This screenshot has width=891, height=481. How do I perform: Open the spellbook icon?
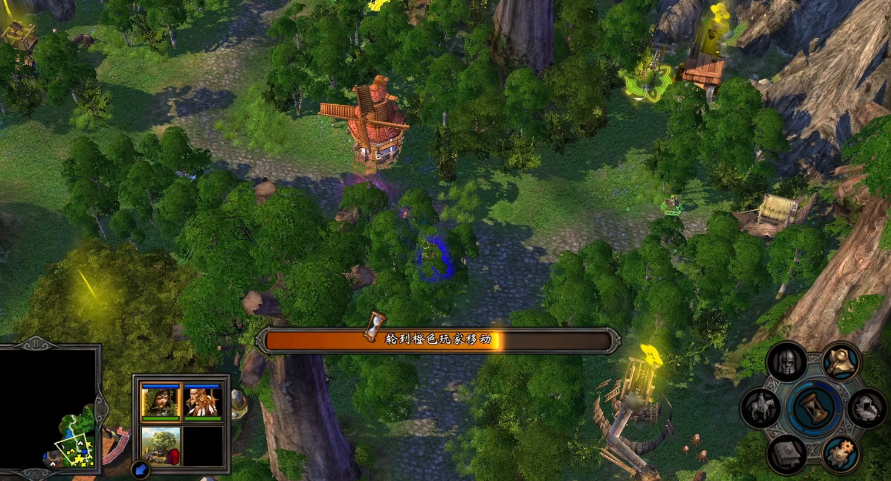point(786,454)
